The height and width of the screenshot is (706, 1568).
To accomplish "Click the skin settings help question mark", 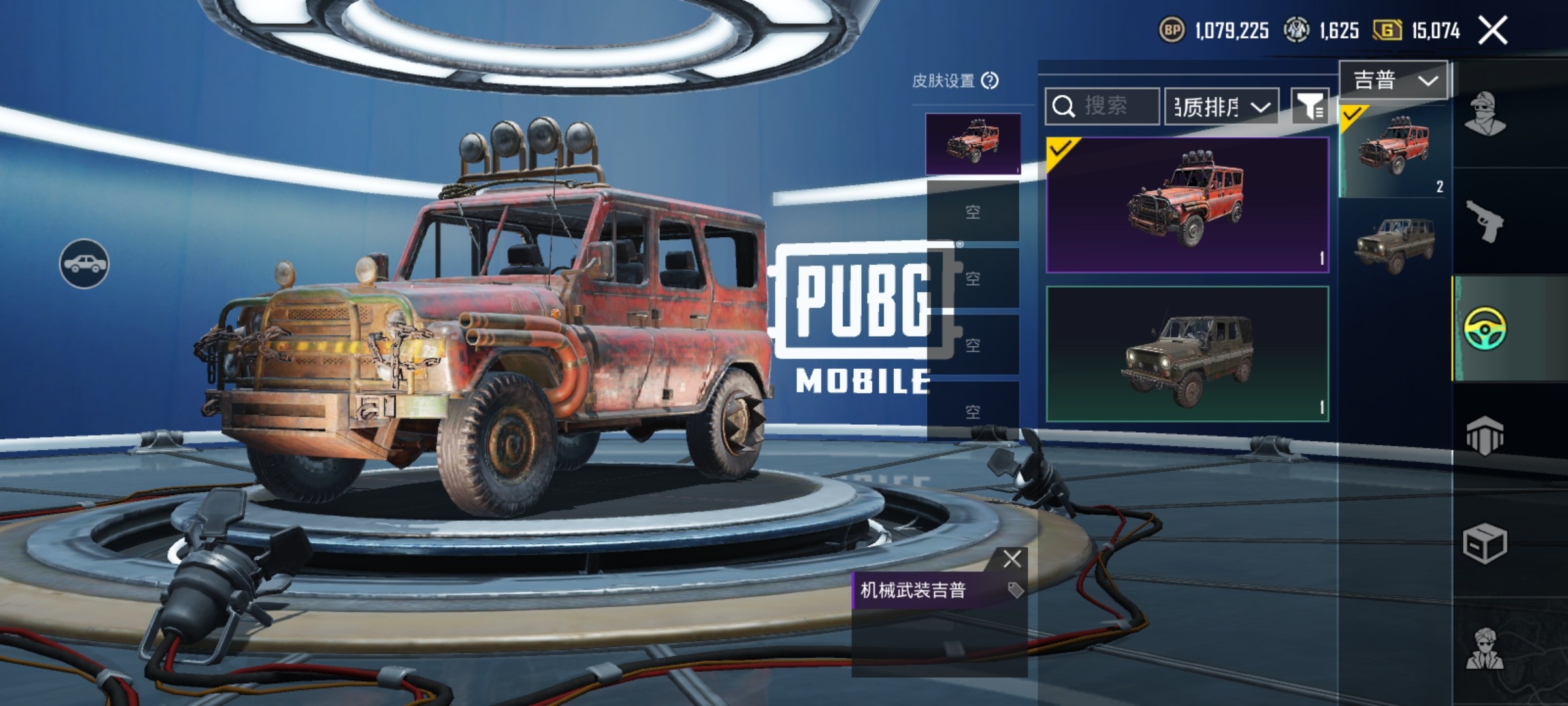I will (990, 80).
